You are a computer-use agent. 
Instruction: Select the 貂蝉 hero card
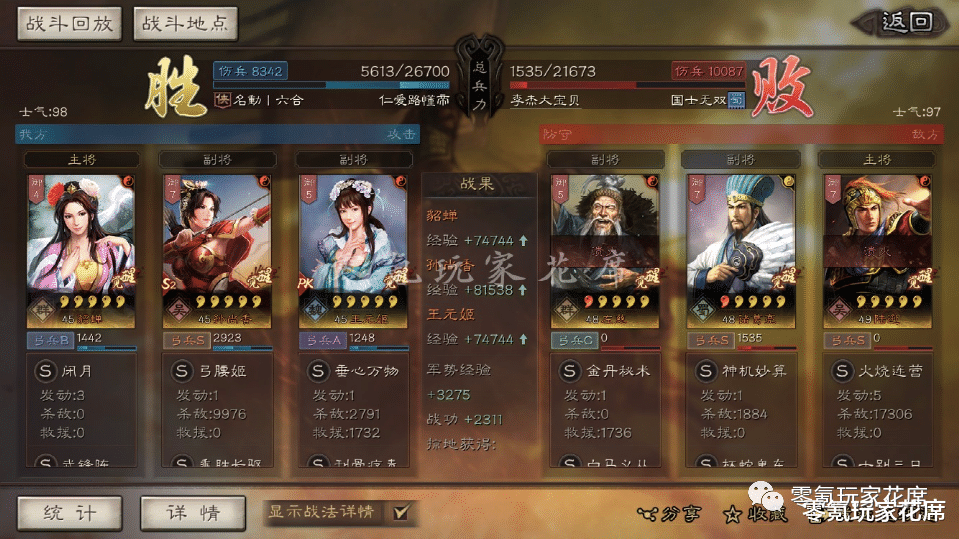(x=79, y=250)
